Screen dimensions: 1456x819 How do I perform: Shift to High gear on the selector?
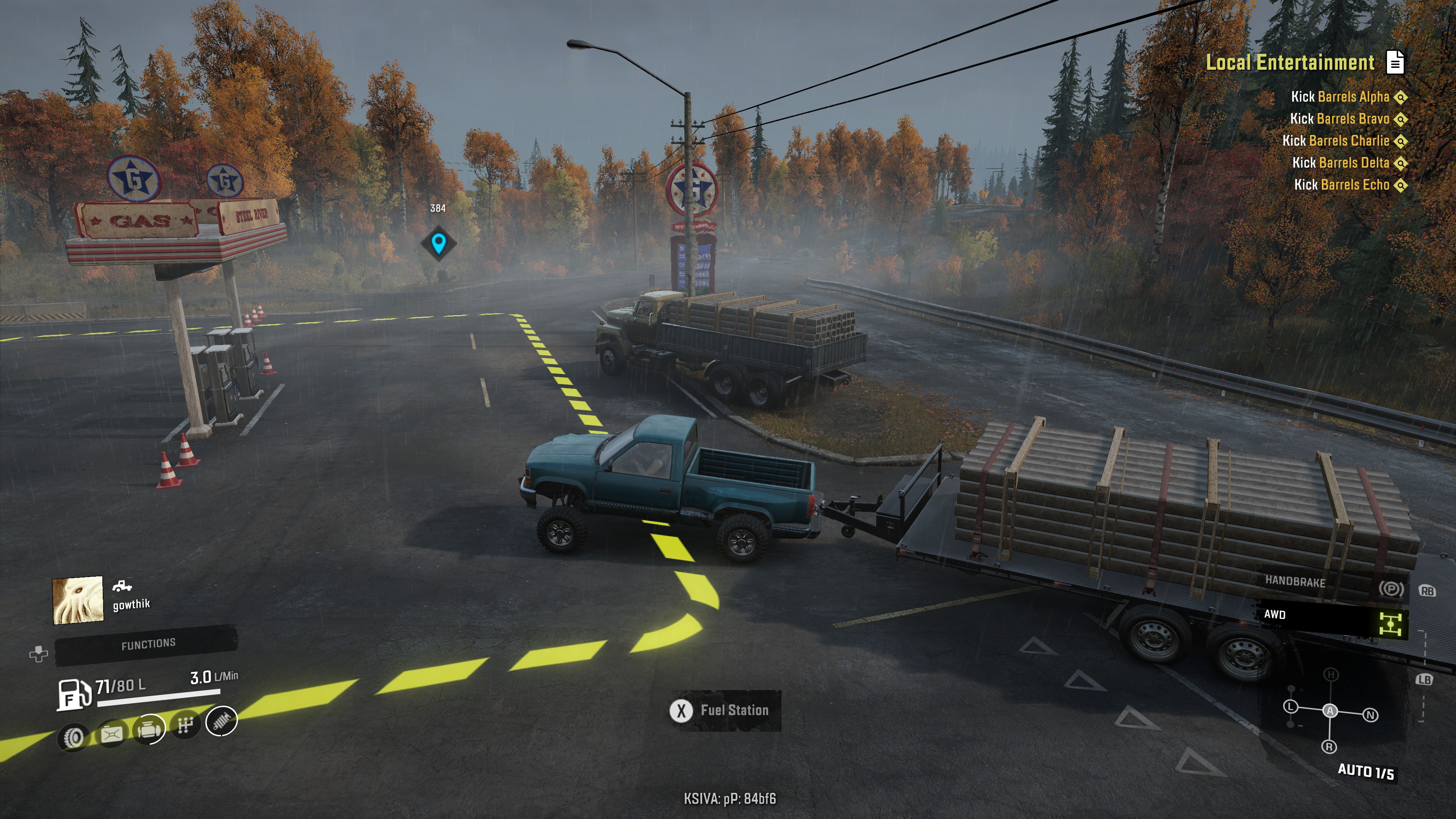point(1331,674)
